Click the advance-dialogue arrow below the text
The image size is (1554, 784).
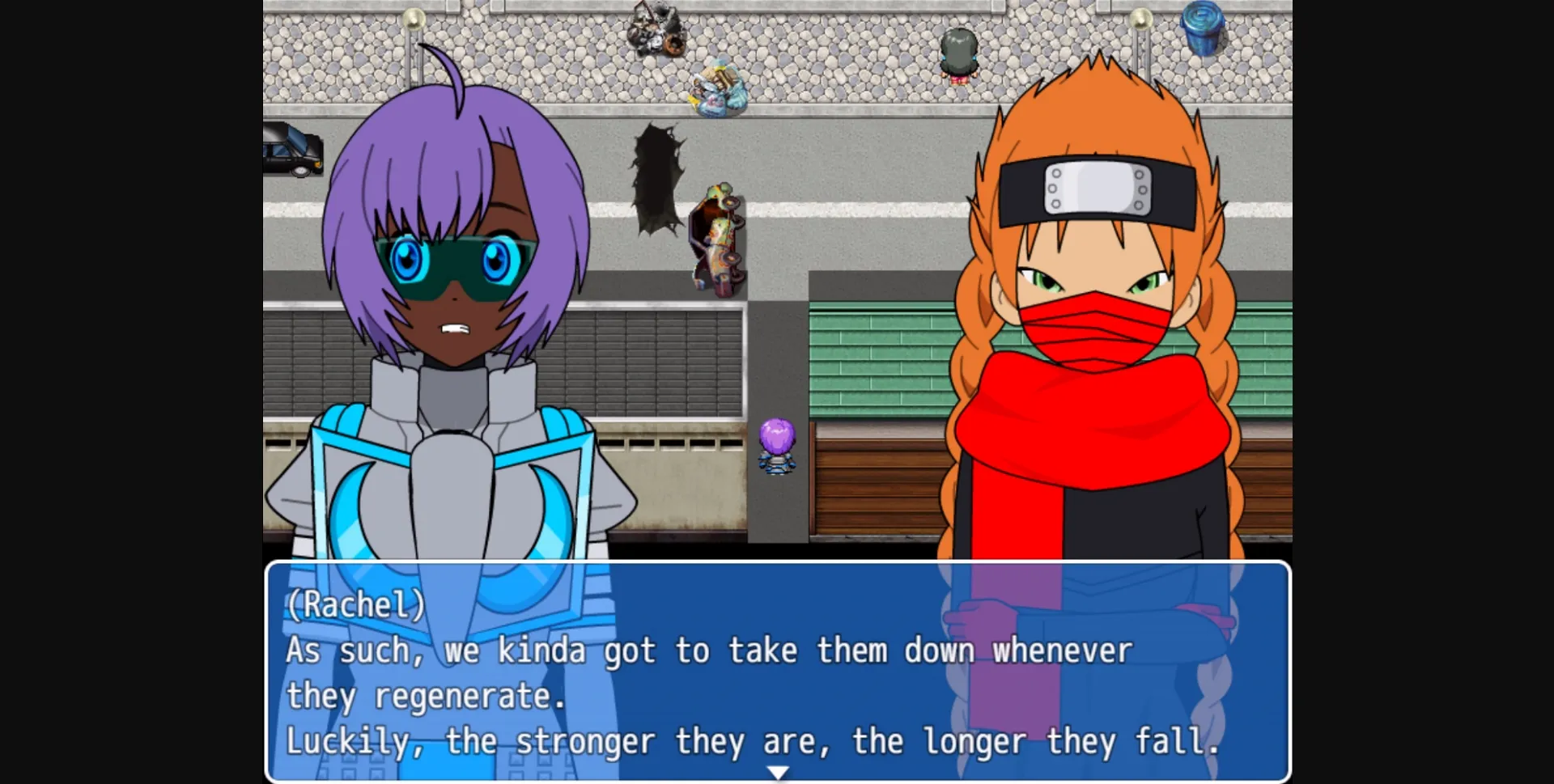coord(777,771)
